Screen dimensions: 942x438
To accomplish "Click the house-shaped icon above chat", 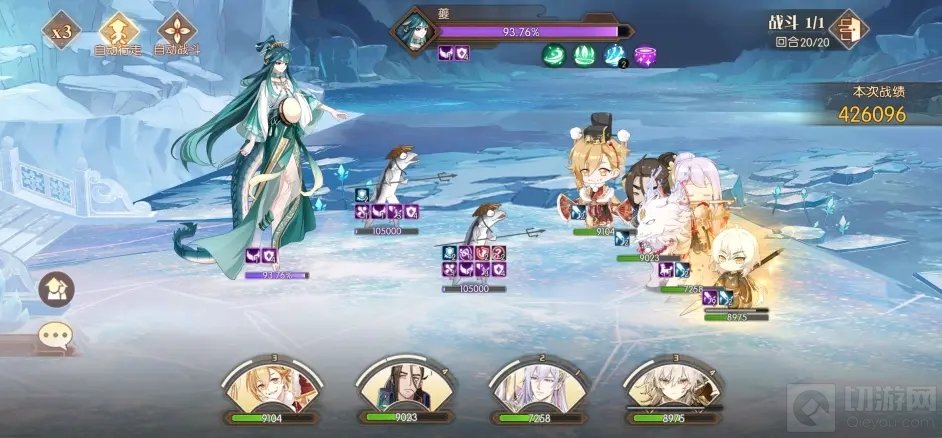I will click(55, 290).
